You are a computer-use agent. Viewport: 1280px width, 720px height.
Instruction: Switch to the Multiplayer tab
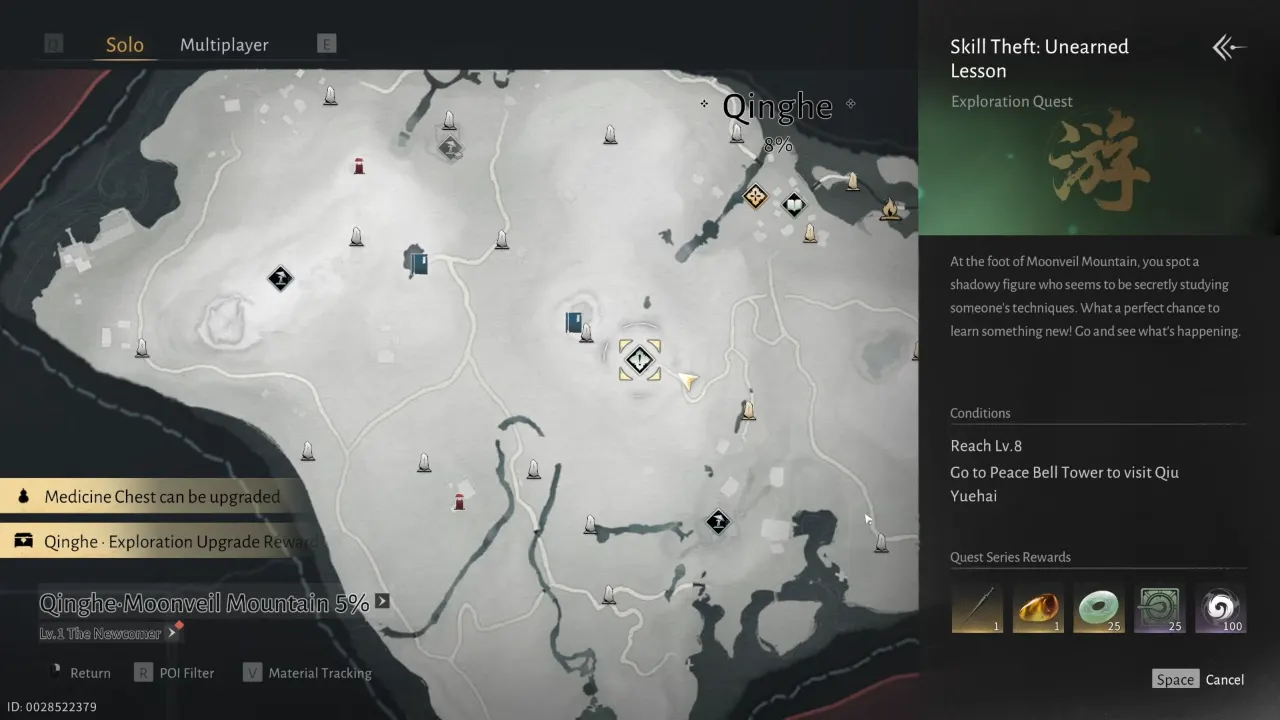[224, 44]
